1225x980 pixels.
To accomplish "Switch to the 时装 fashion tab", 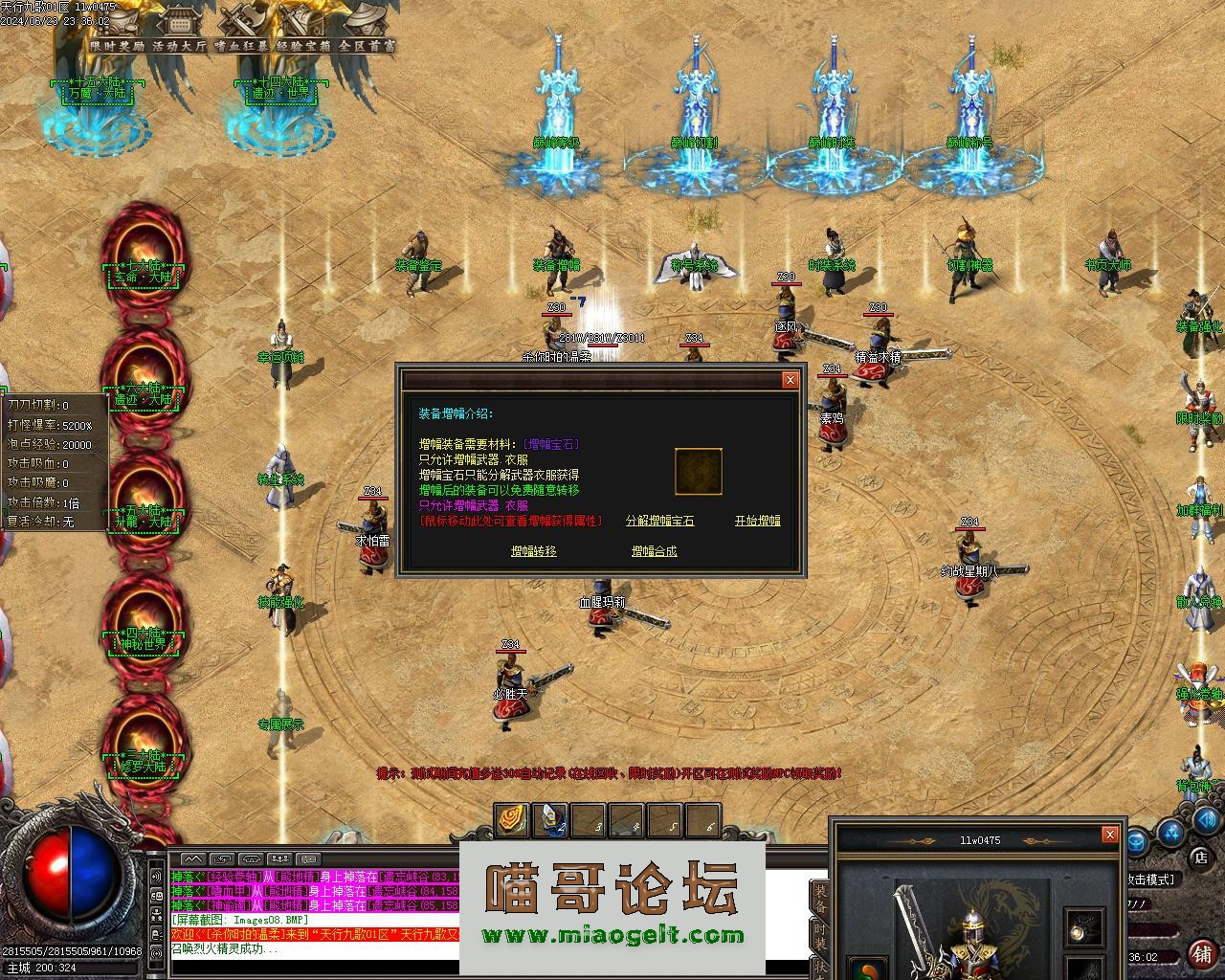I will click(819, 938).
